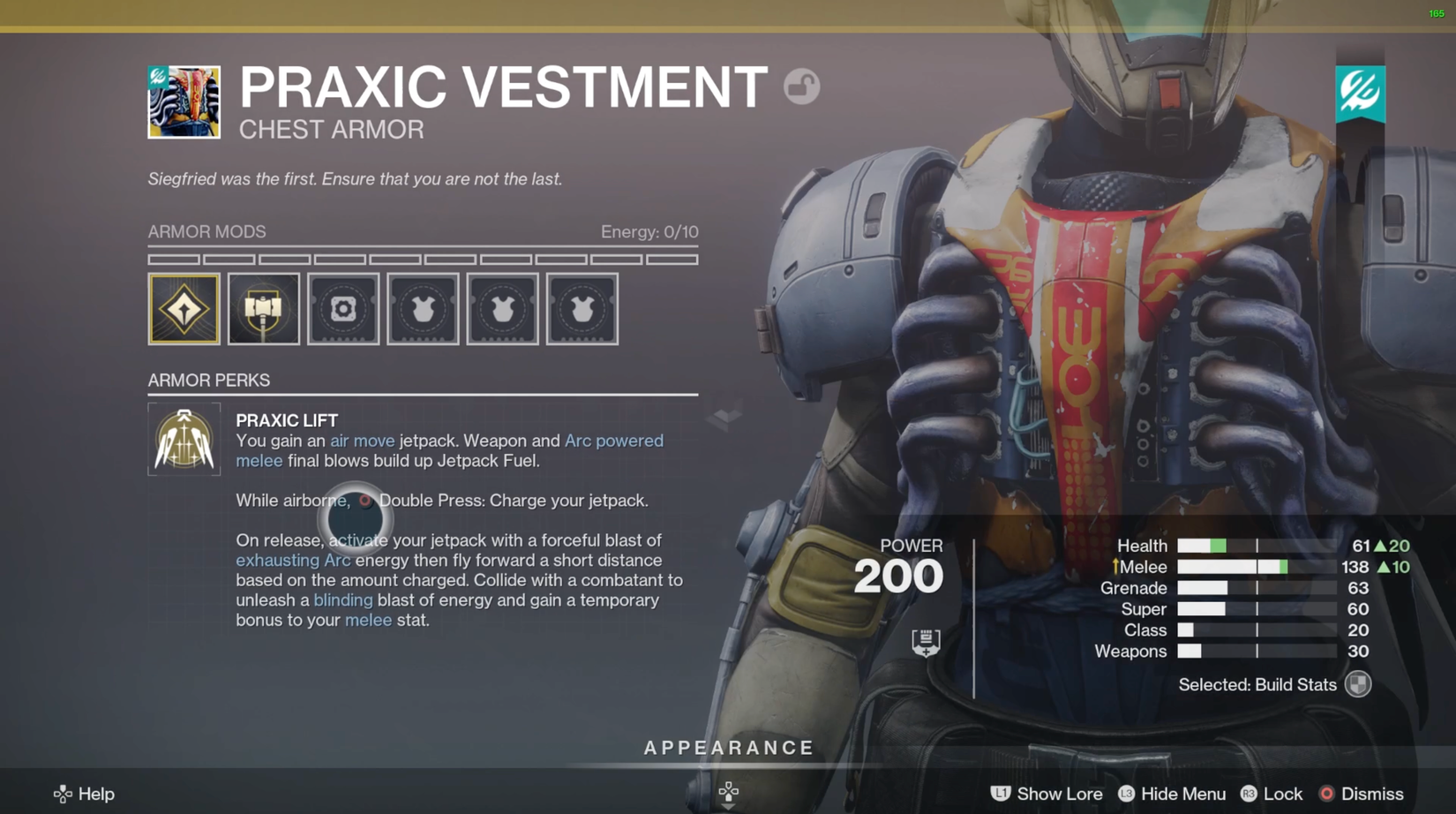The width and height of the screenshot is (1456, 814).
Task: Click the Energy 0/10 meter bar
Action: [x=423, y=259]
